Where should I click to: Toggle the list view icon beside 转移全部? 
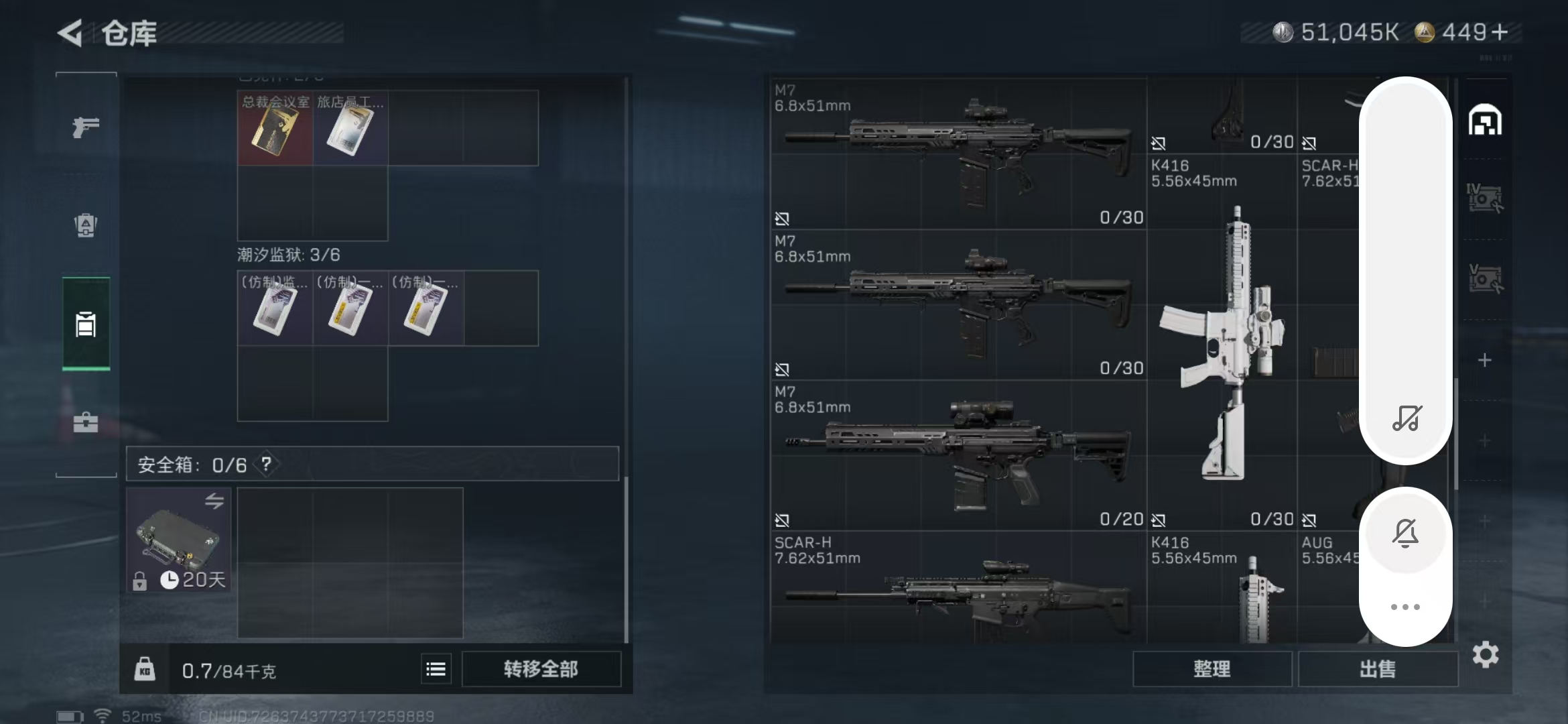[436, 668]
